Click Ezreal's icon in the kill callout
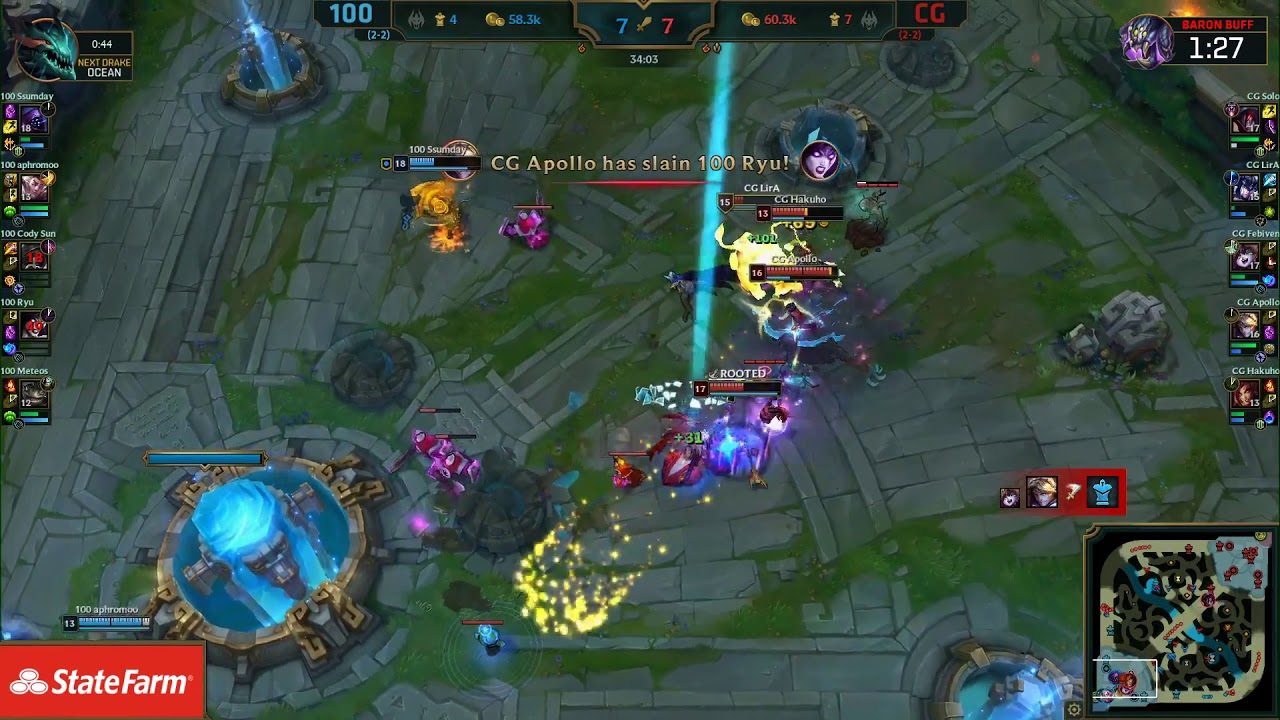This screenshot has width=1280, height=720. (1043, 490)
